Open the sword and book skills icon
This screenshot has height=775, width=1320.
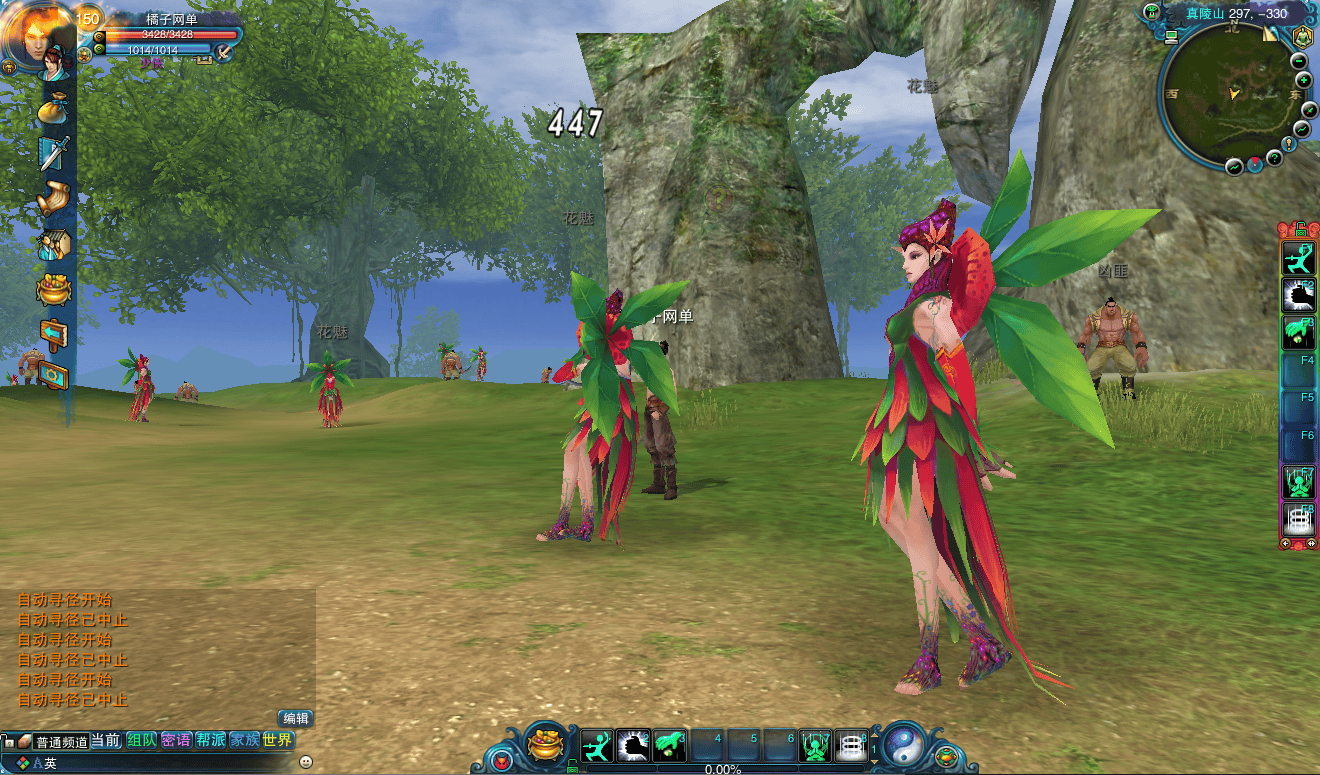(x=52, y=153)
